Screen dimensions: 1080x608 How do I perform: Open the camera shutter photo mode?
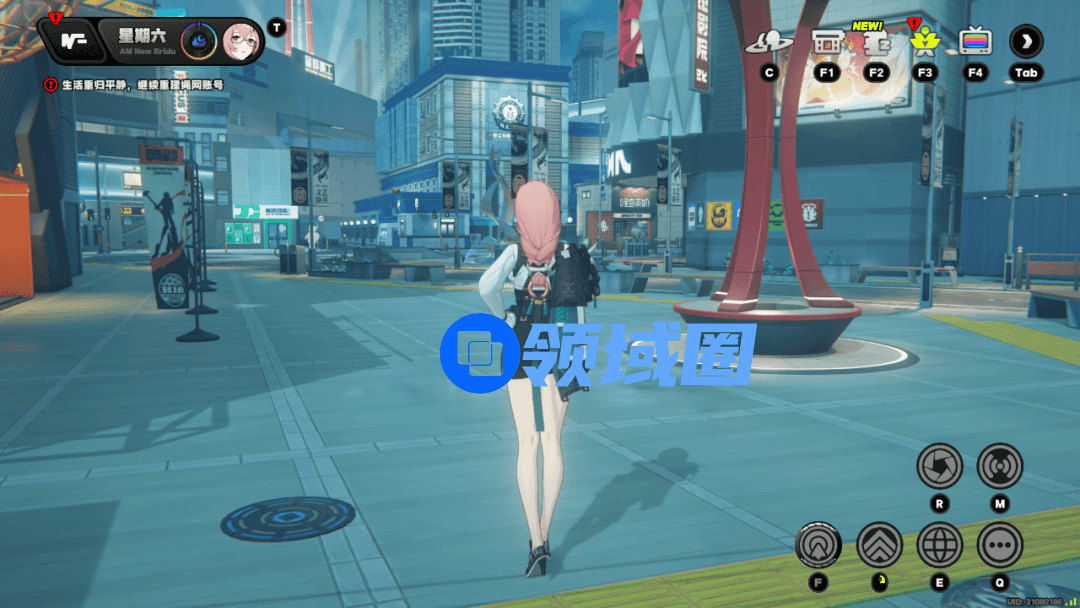939,466
